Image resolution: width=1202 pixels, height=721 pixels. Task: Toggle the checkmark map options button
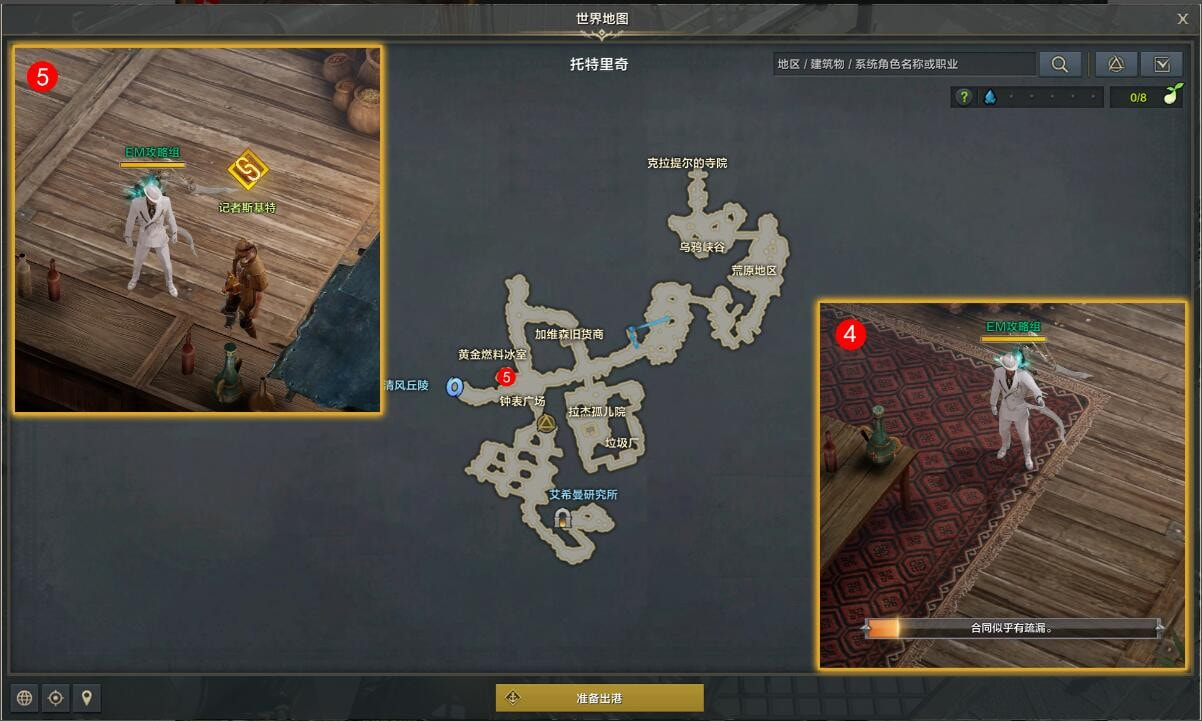(x=1161, y=64)
